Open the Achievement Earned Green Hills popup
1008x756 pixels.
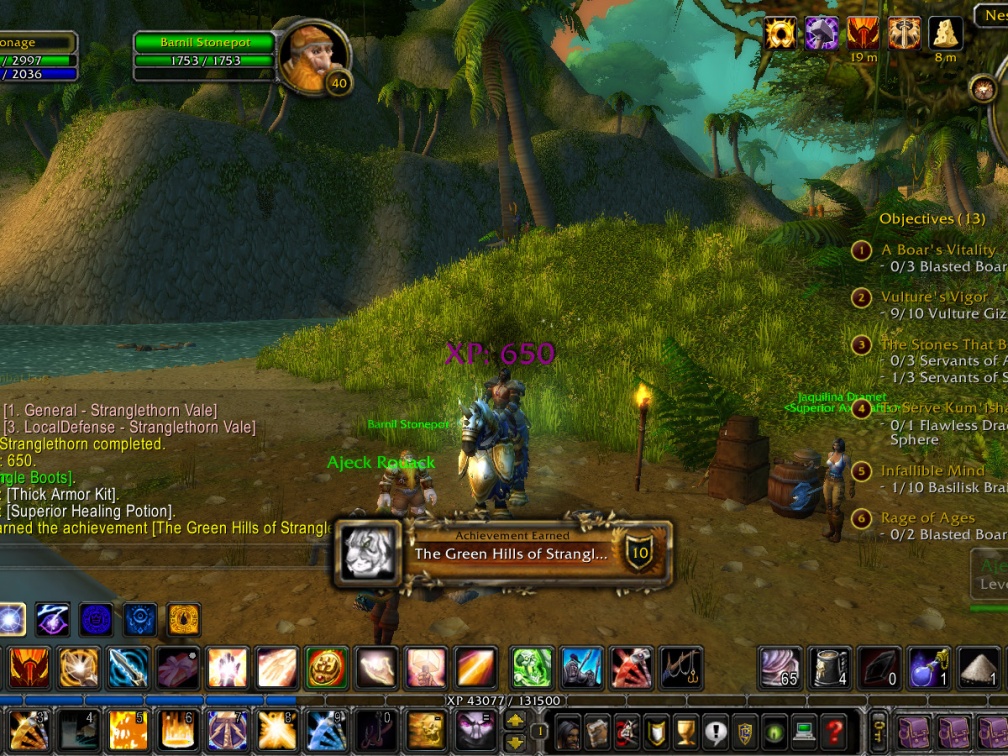pyautogui.click(x=503, y=552)
